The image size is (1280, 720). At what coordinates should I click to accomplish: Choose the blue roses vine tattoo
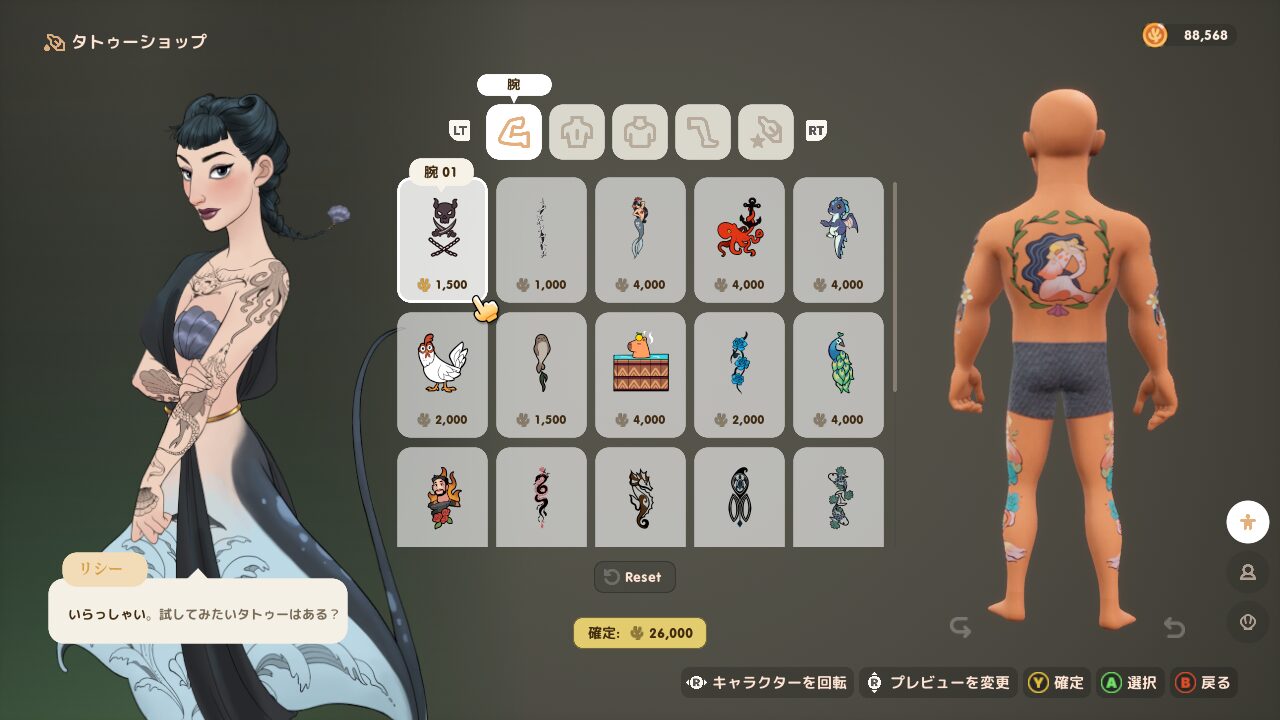click(x=739, y=374)
